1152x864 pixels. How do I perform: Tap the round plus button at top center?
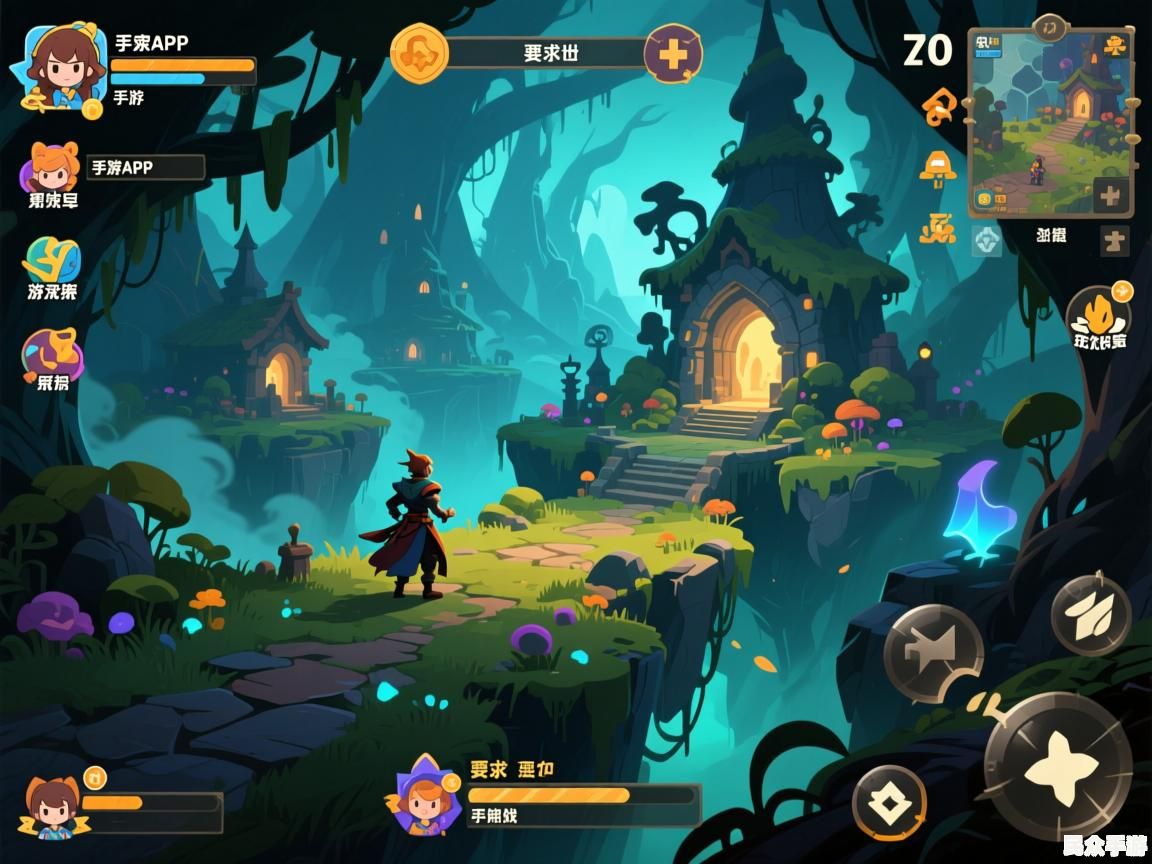pyautogui.click(x=673, y=53)
